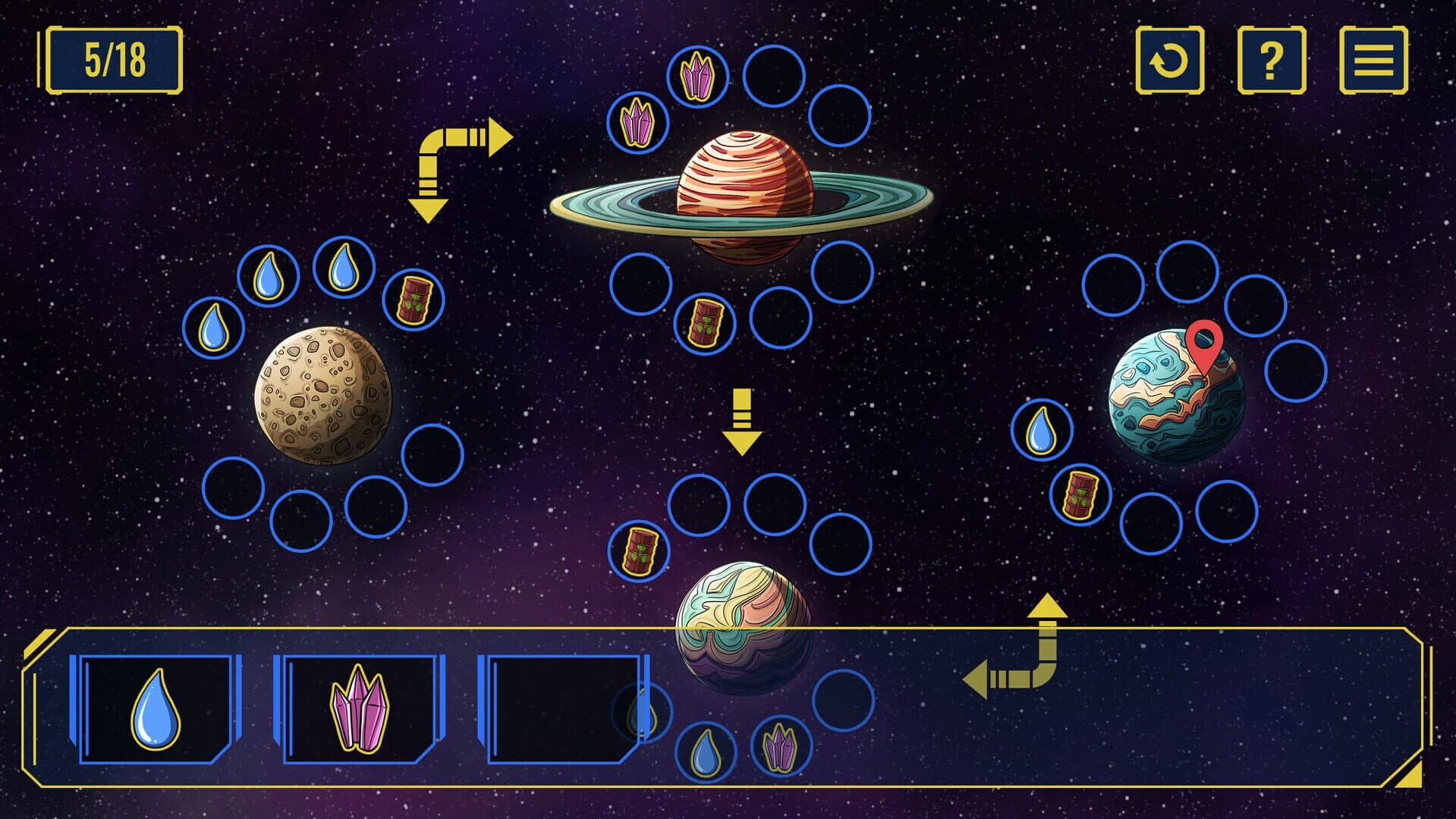The height and width of the screenshot is (819, 1456).
Task: Open the hamburger menu
Action: (x=1373, y=61)
